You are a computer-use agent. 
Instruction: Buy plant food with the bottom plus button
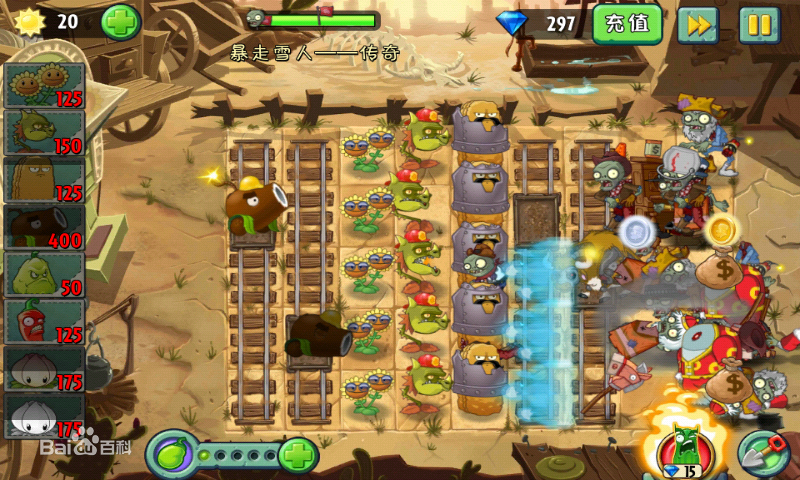297,455
